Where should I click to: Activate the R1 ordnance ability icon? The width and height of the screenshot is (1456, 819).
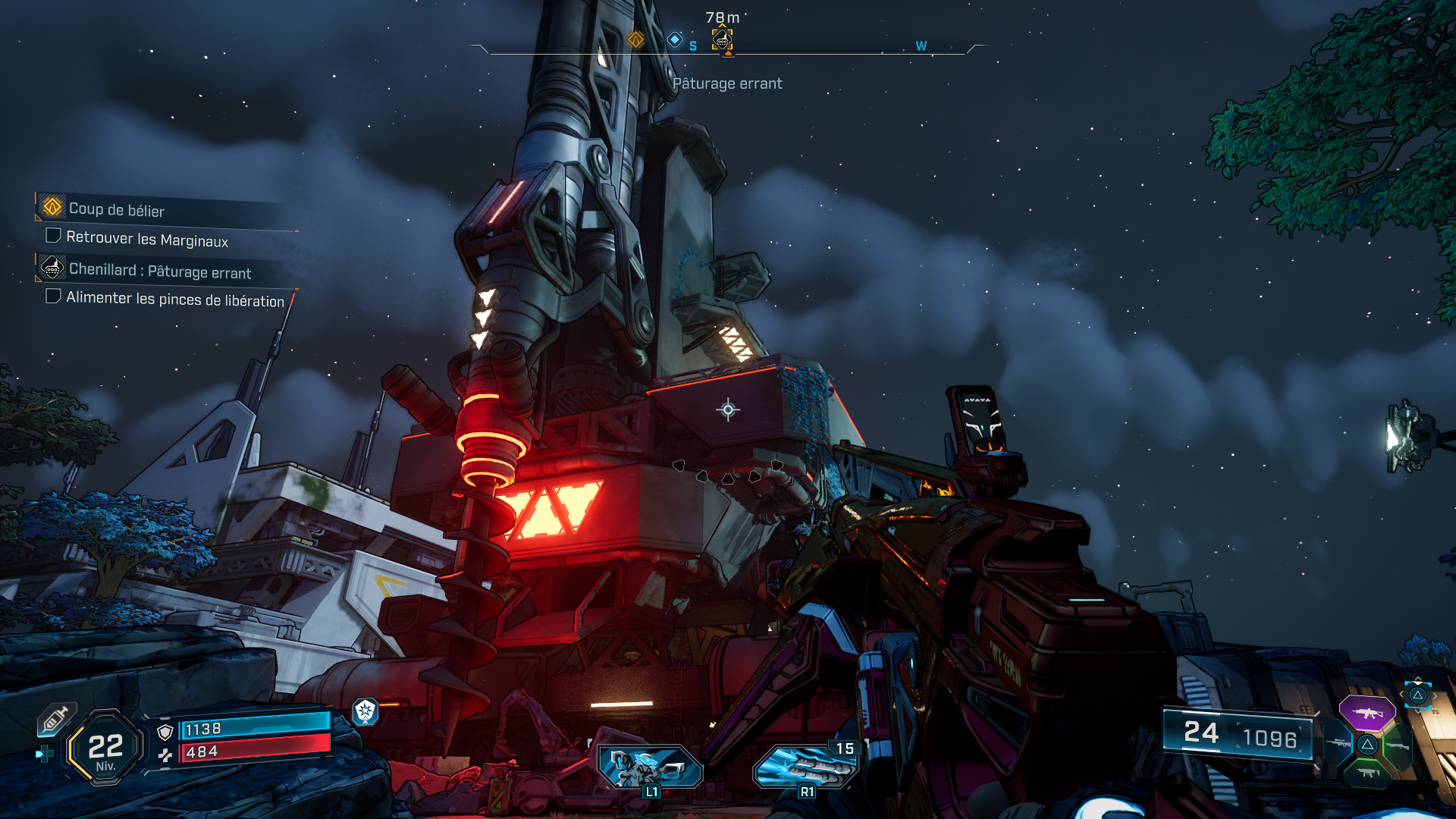point(805,766)
